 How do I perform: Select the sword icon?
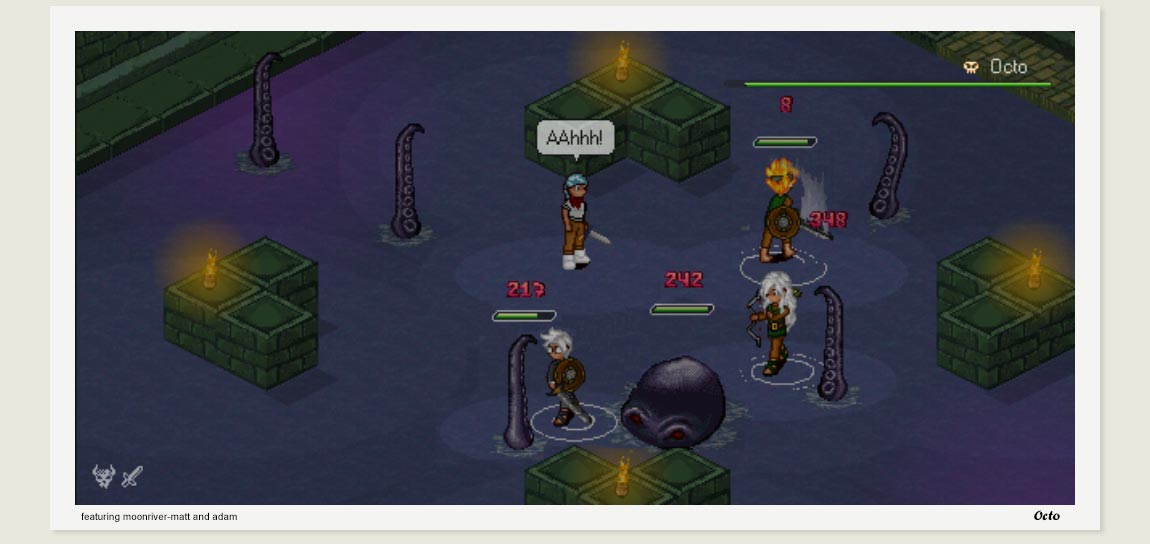(x=132, y=478)
